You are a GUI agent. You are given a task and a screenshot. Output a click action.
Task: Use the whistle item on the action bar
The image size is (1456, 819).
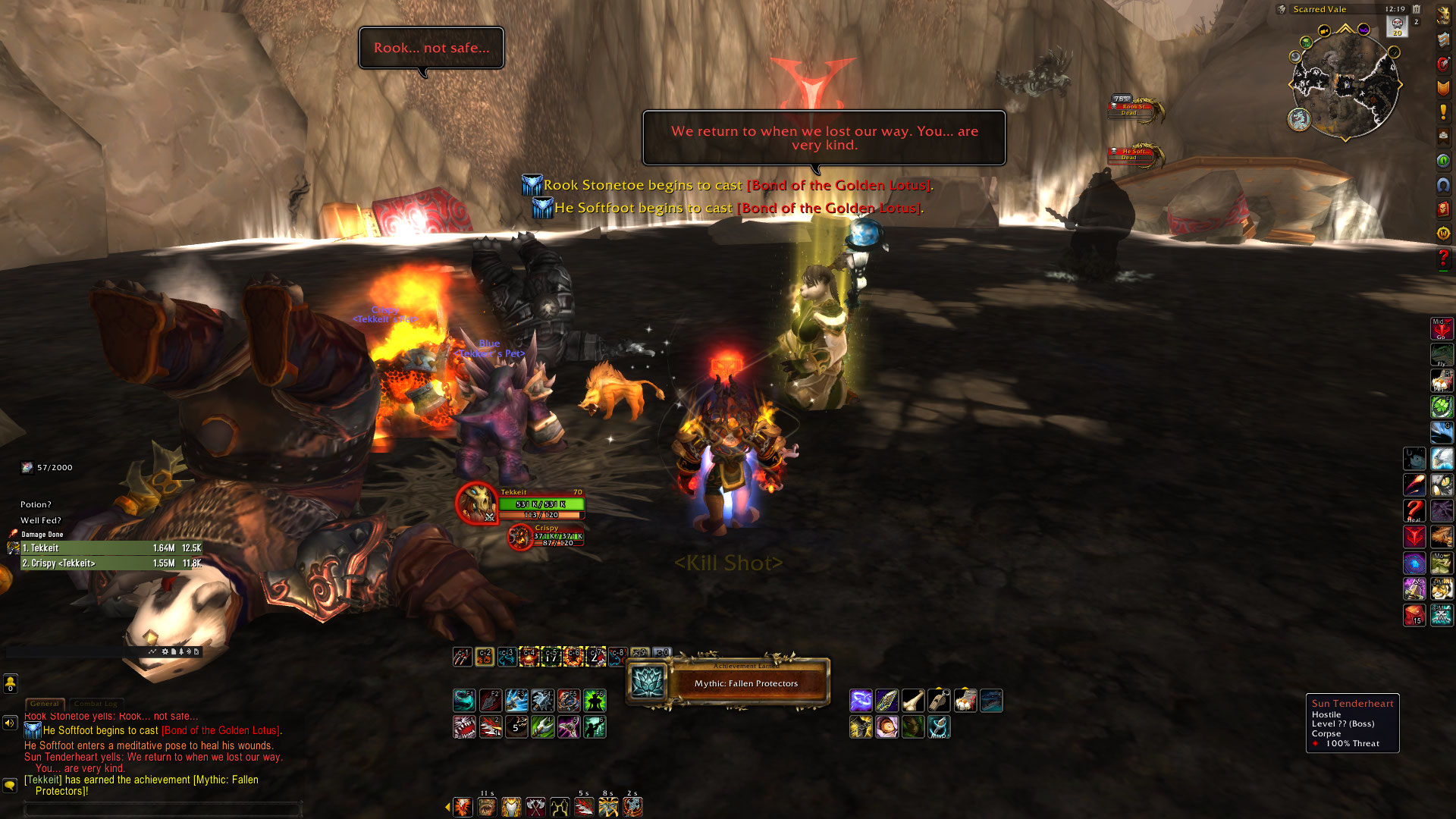click(x=939, y=701)
